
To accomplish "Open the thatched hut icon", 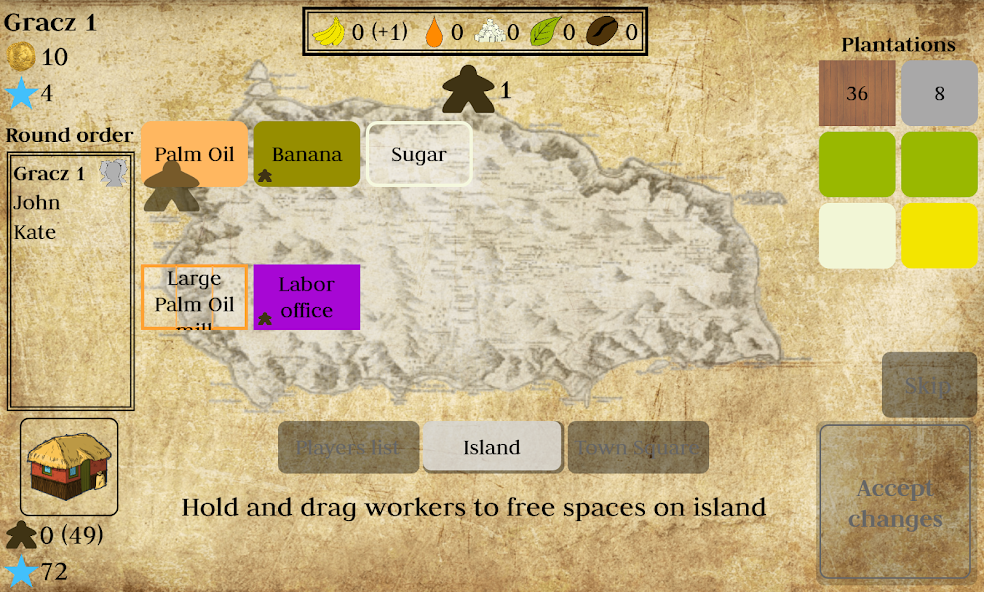I will [69, 466].
